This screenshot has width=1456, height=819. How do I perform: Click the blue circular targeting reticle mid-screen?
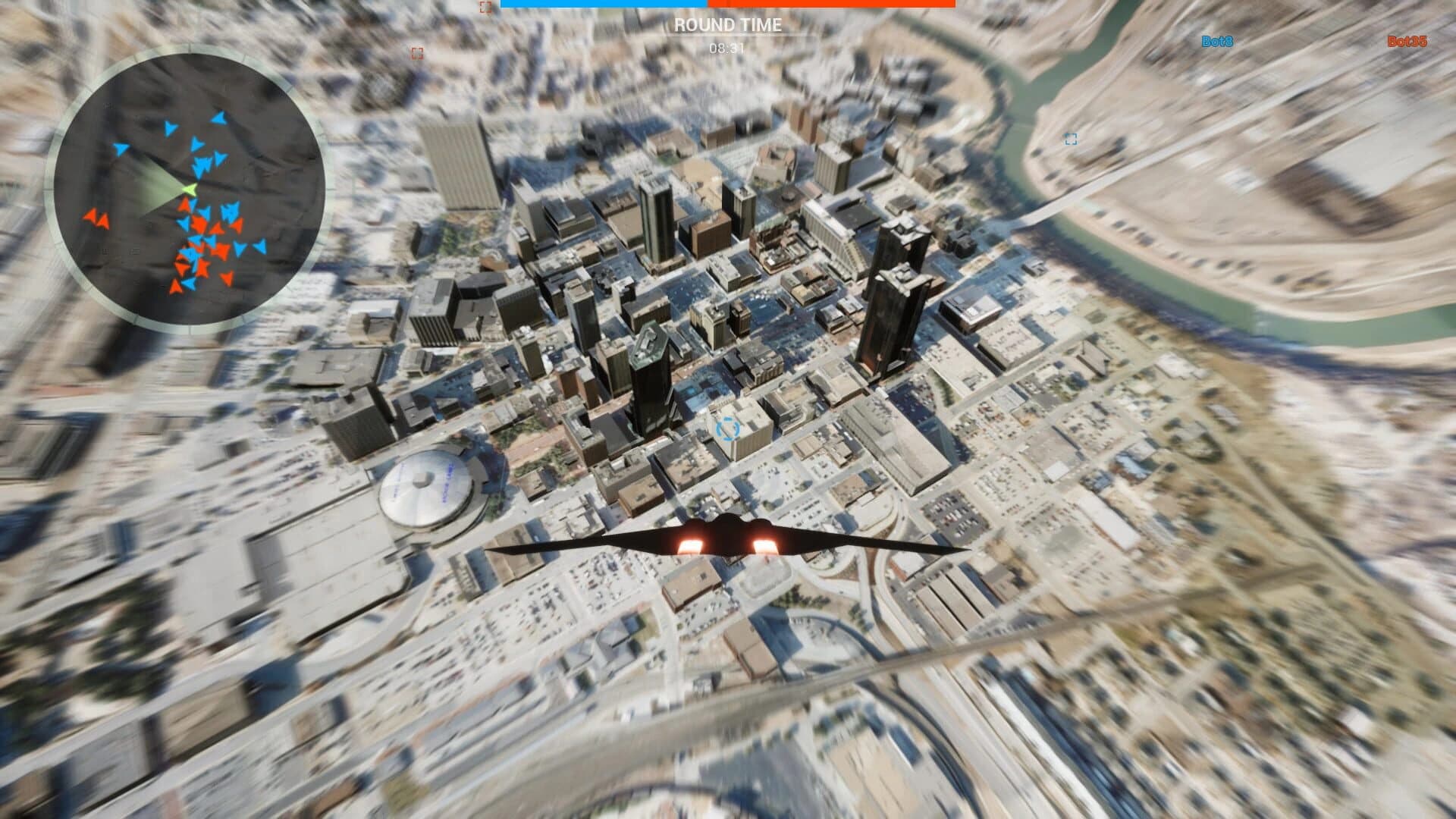(726, 429)
